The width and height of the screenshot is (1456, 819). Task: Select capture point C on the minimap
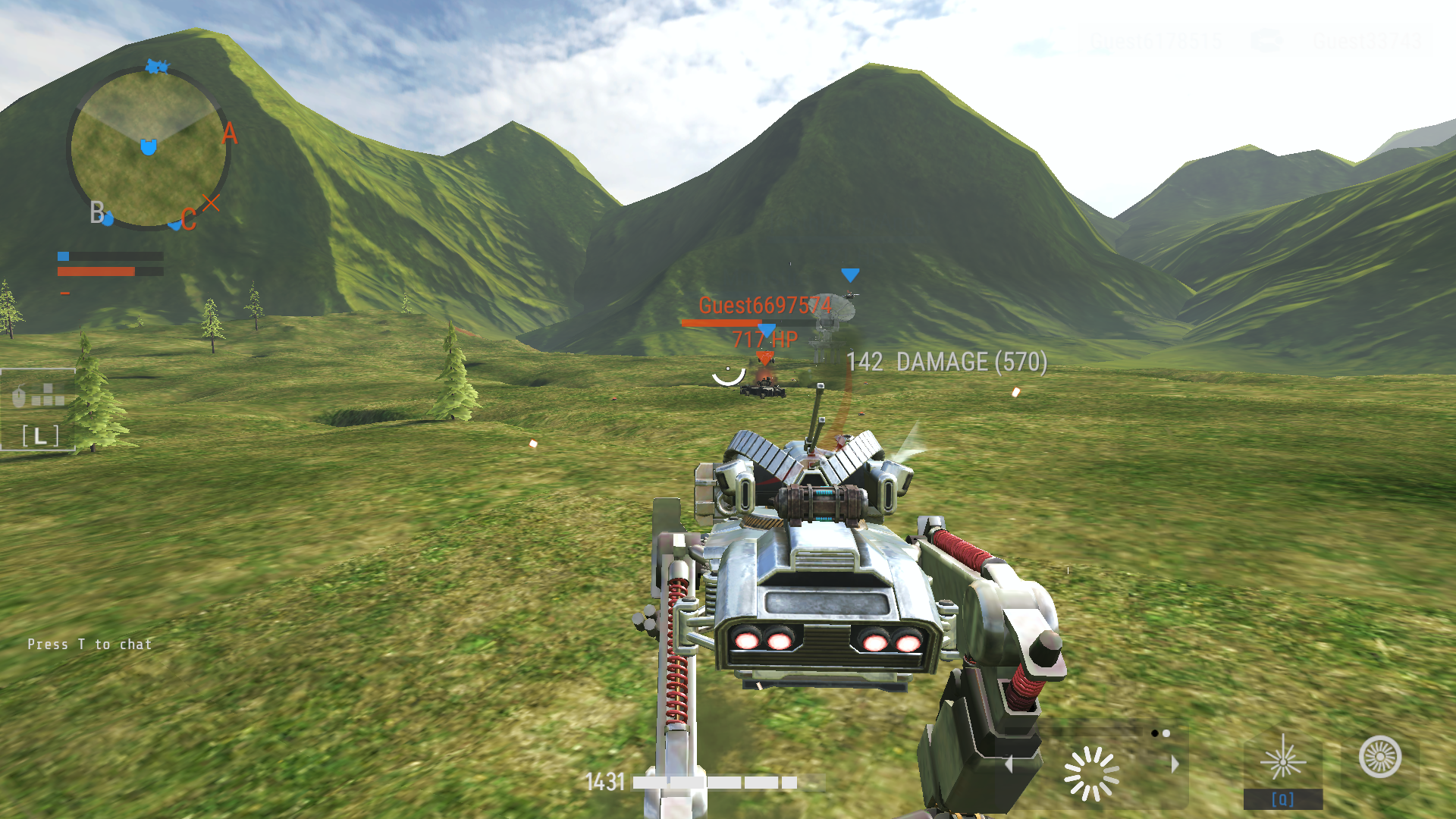point(188,220)
